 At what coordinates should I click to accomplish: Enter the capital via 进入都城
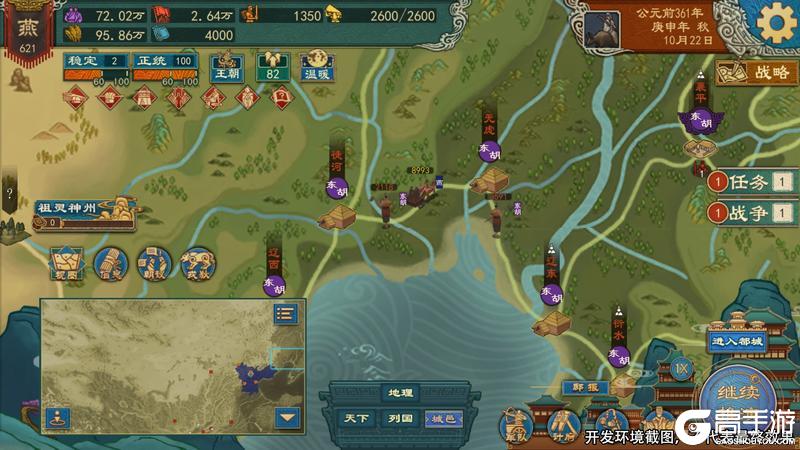[x=737, y=341]
